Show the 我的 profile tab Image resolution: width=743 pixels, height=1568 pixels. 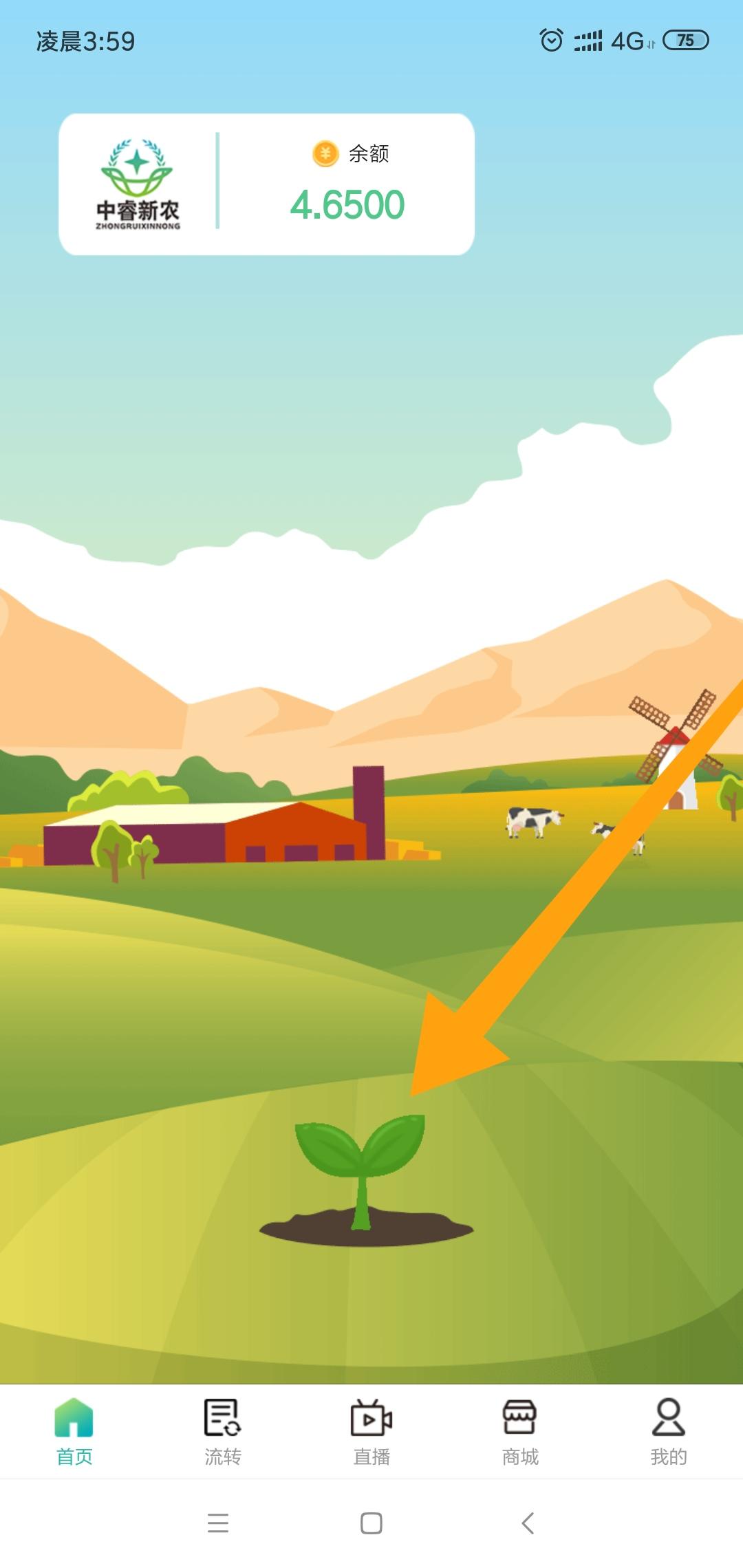pyautogui.click(x=669, y=1432)
